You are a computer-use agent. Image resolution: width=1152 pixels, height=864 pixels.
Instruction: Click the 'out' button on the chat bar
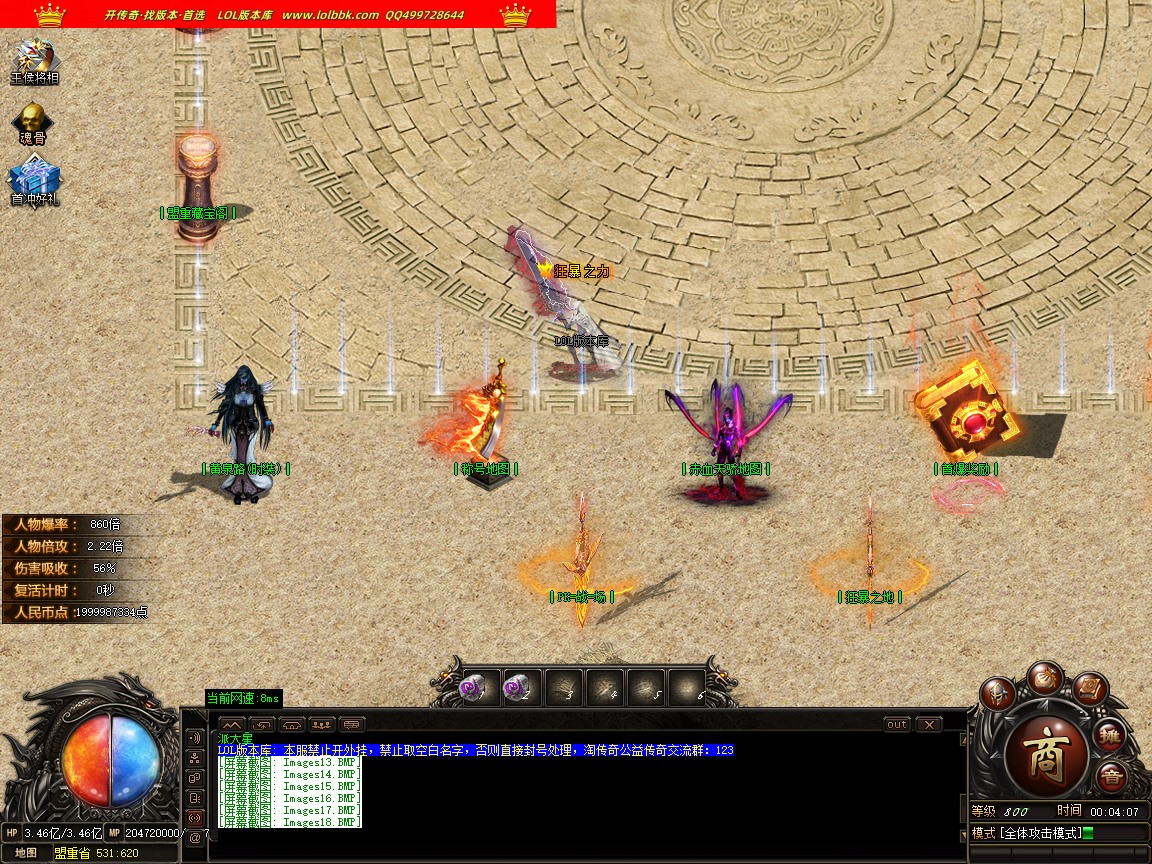click(897, 724)
